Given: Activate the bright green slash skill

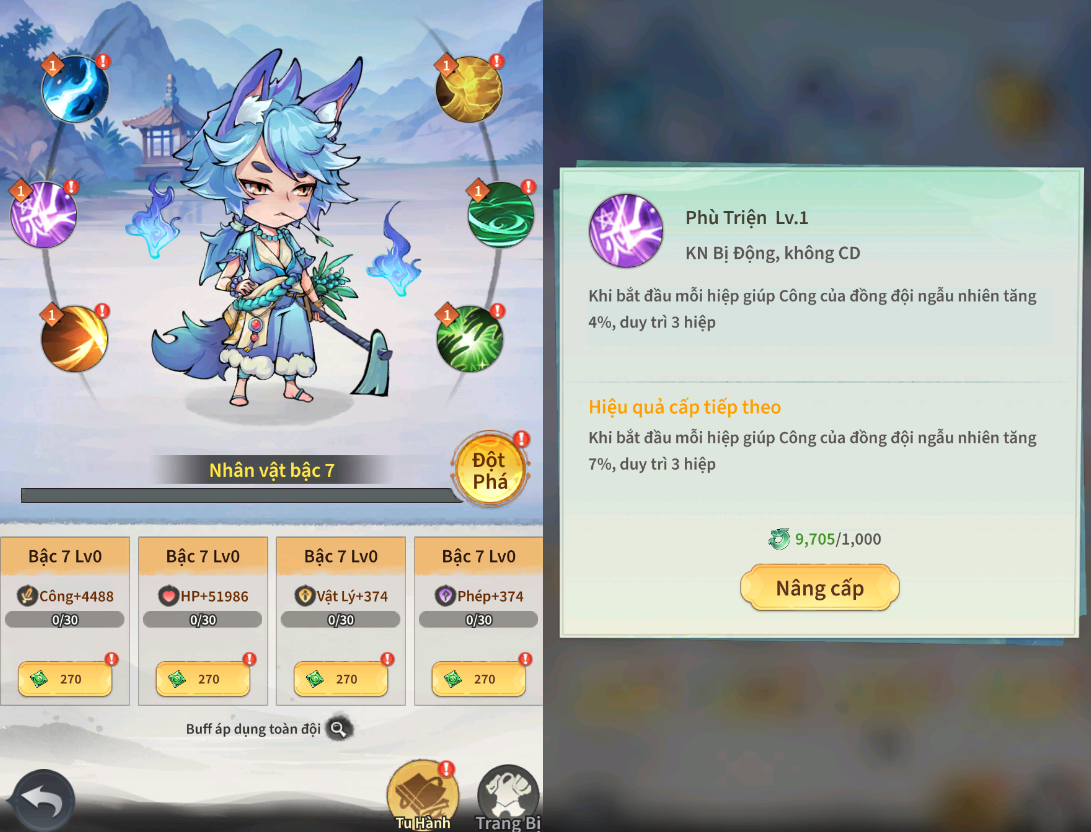Looking at the screenshot, I should tap(469, 338).
